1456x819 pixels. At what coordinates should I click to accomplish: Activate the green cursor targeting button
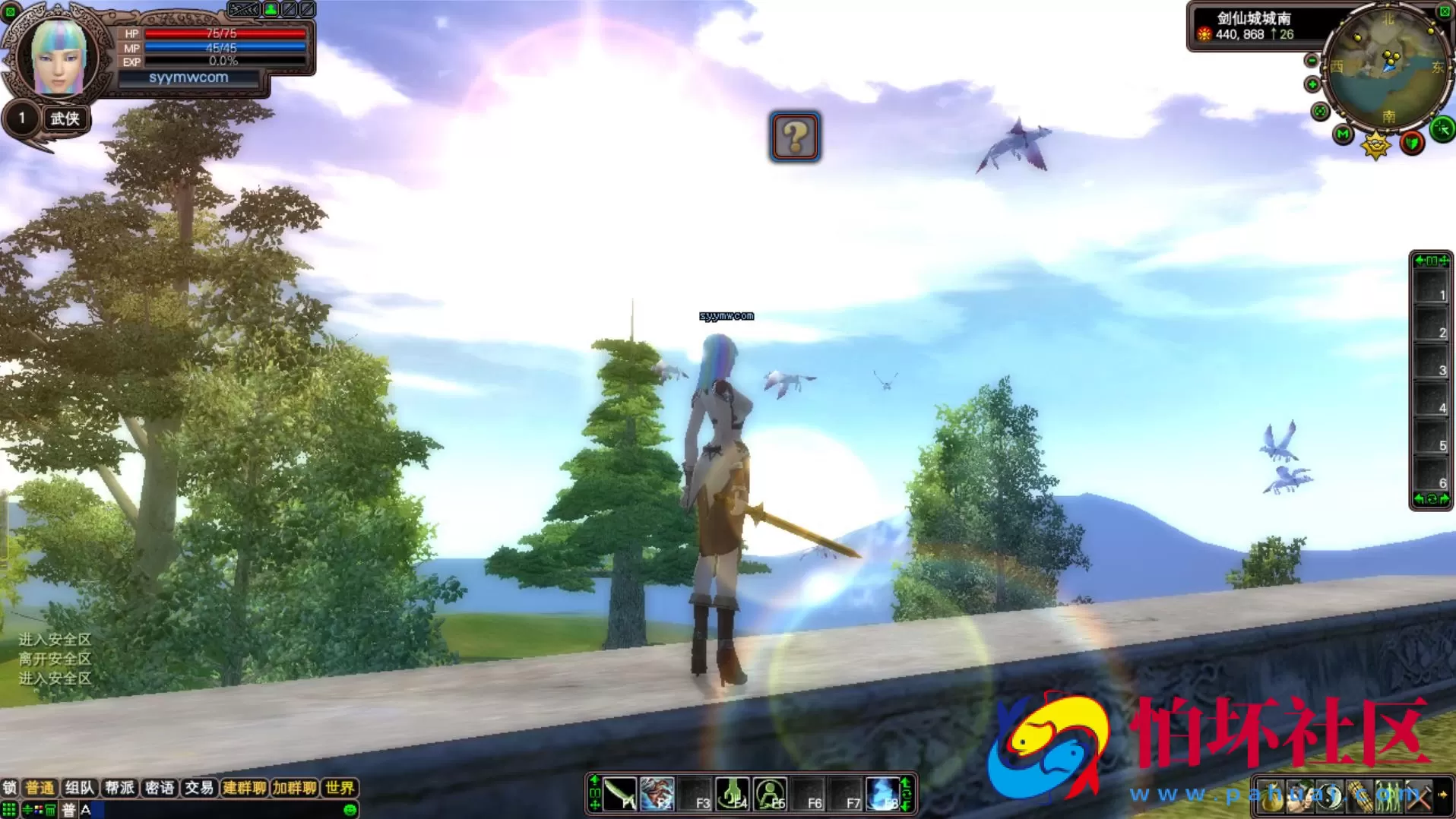click(1442, 129)
